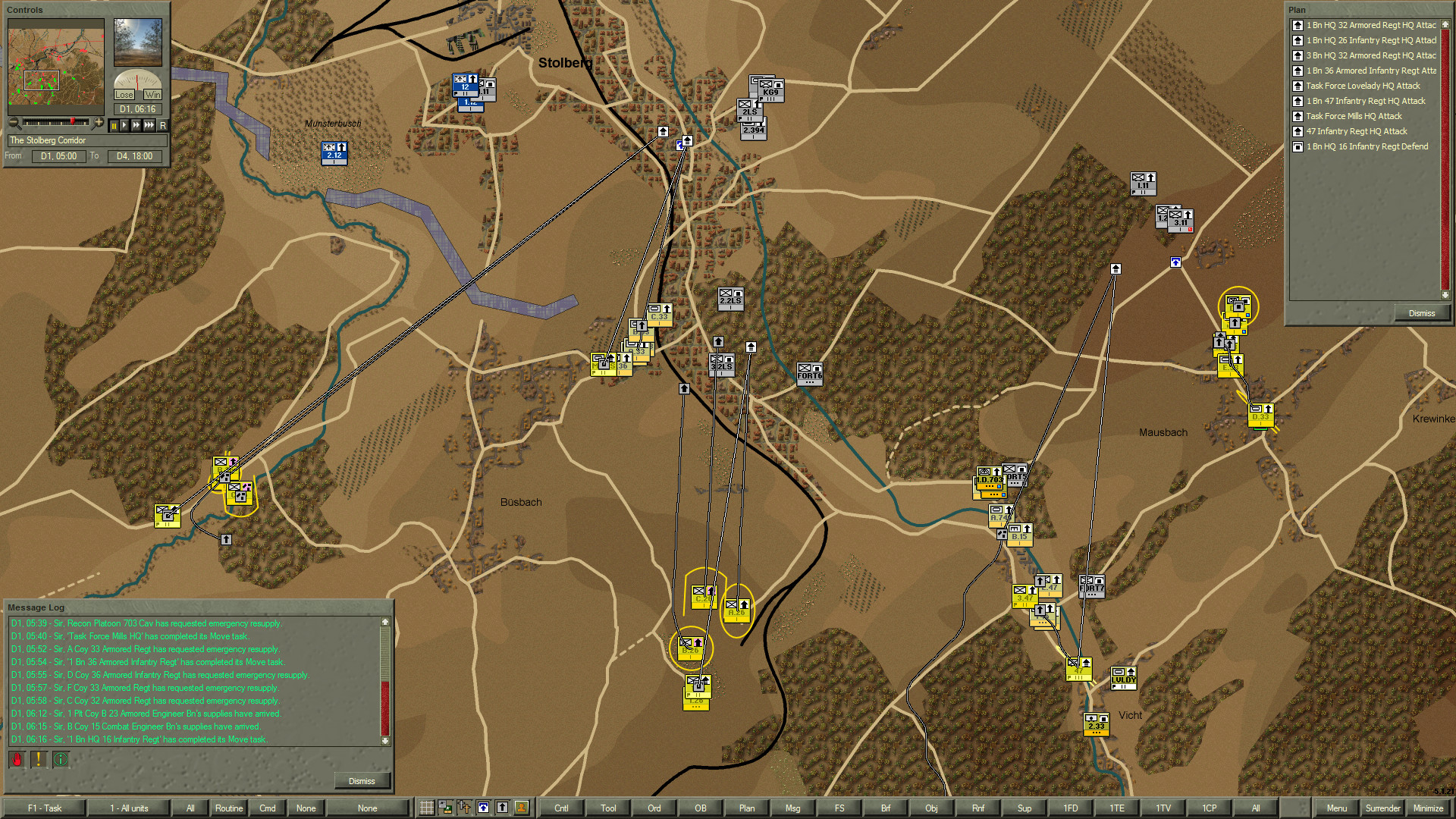
Task: Switch to the OB panel from the bottom bar
Action: (x=700, y=808)
